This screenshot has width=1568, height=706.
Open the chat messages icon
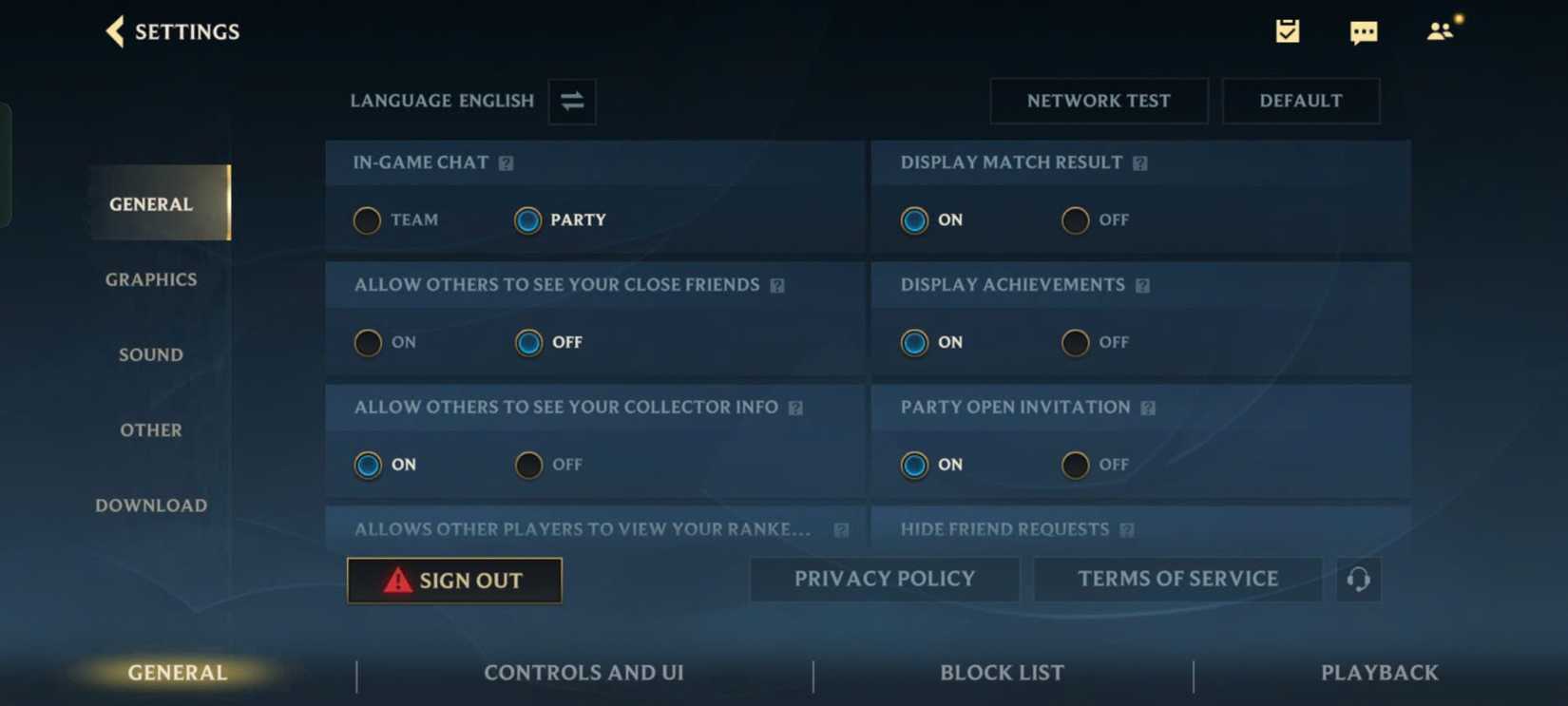[x=1364, y=31]
